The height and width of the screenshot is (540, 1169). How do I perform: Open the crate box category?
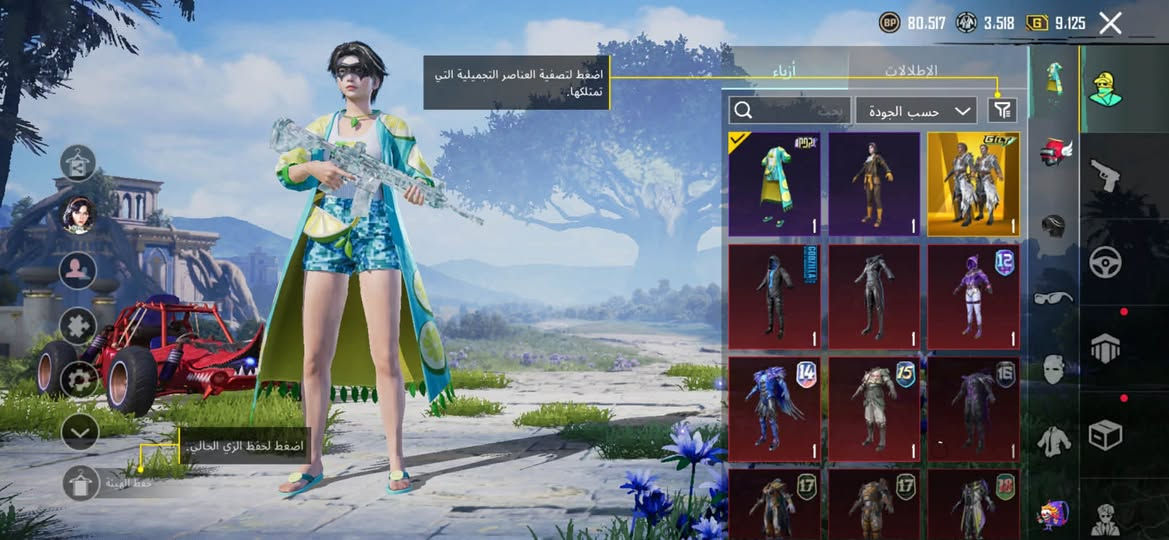coord(1105,435)
